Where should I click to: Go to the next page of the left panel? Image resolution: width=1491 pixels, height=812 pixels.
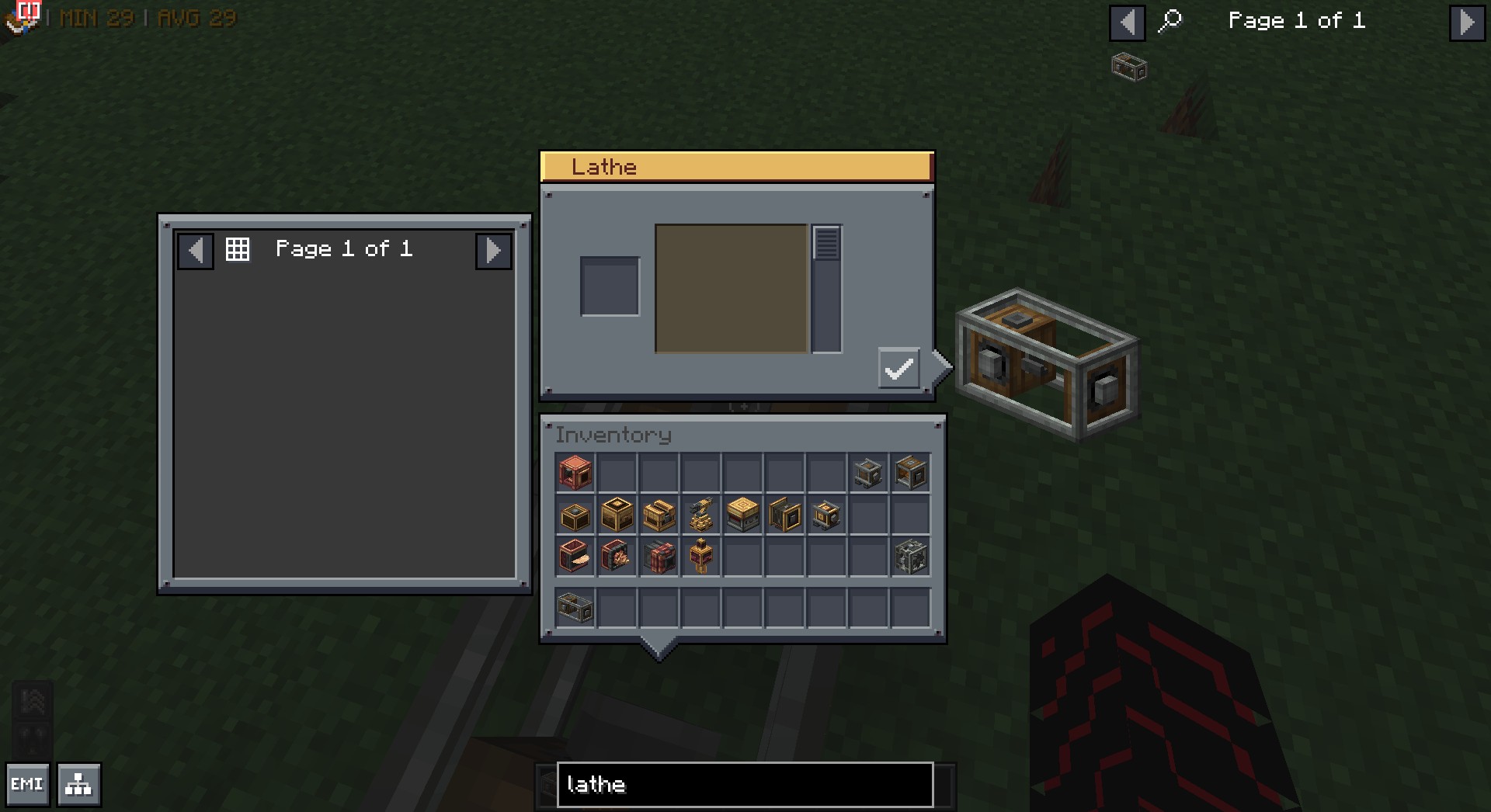[493, 251]
